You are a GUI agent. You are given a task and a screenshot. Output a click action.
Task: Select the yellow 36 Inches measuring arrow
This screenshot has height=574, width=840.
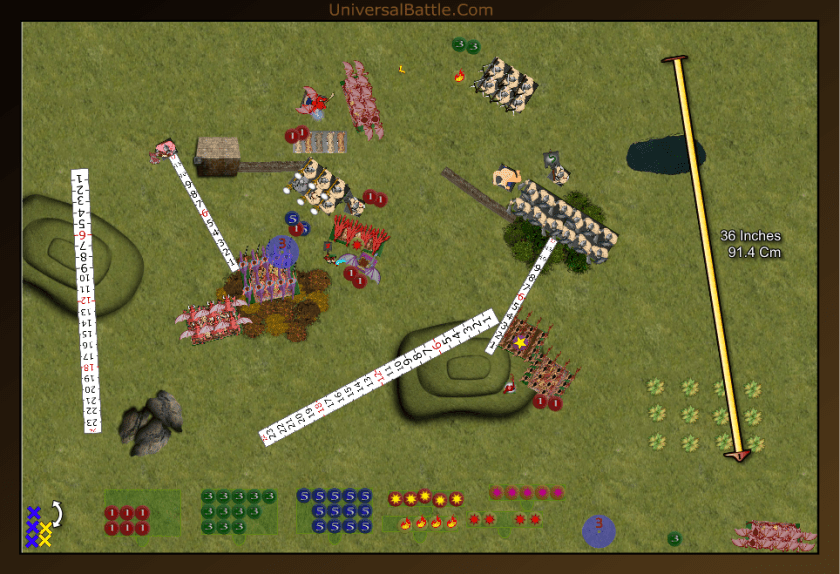710,260
